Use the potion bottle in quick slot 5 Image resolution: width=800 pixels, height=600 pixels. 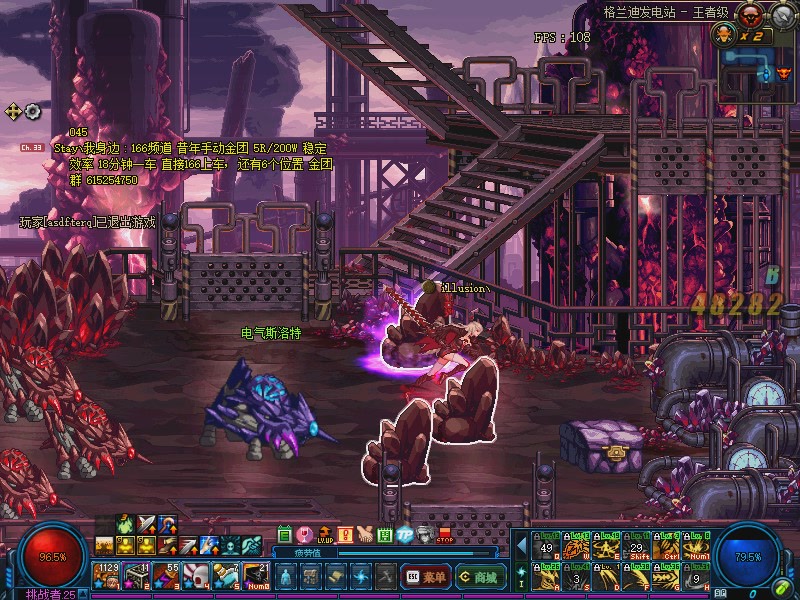point(226,575)
